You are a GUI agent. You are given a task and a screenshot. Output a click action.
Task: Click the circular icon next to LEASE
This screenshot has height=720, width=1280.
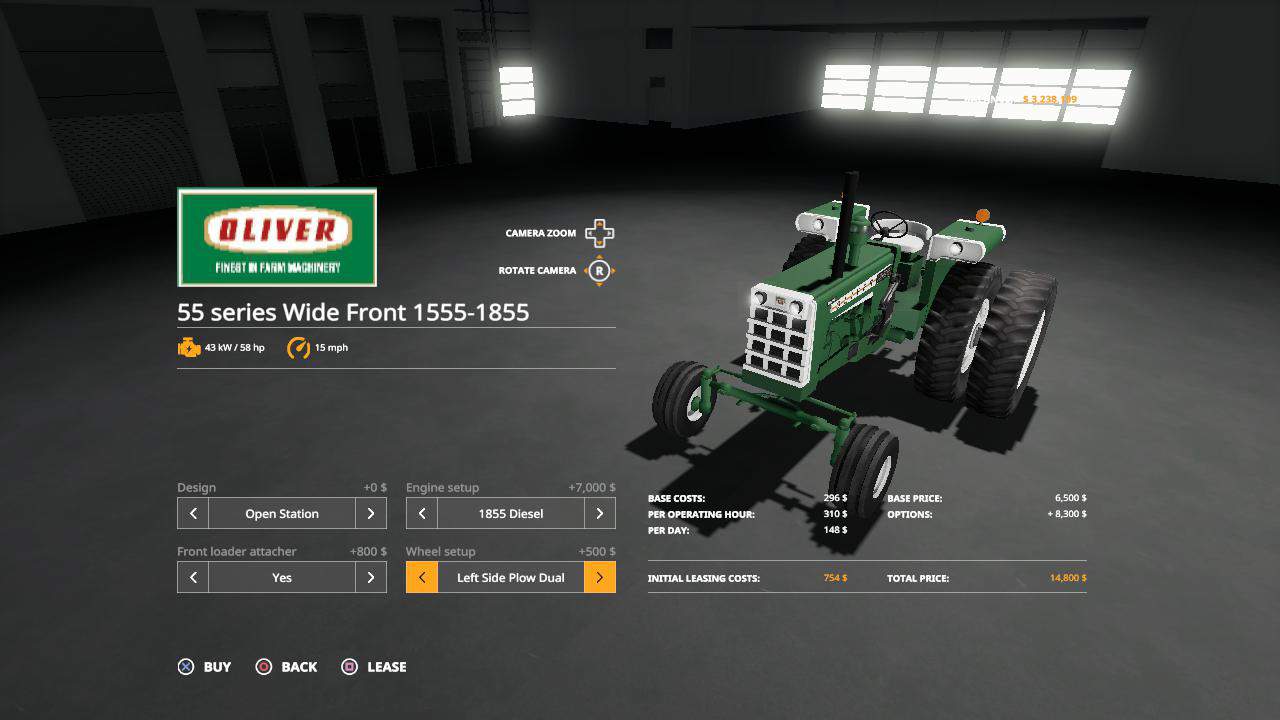pyautogui.click(x=349, y=667)
